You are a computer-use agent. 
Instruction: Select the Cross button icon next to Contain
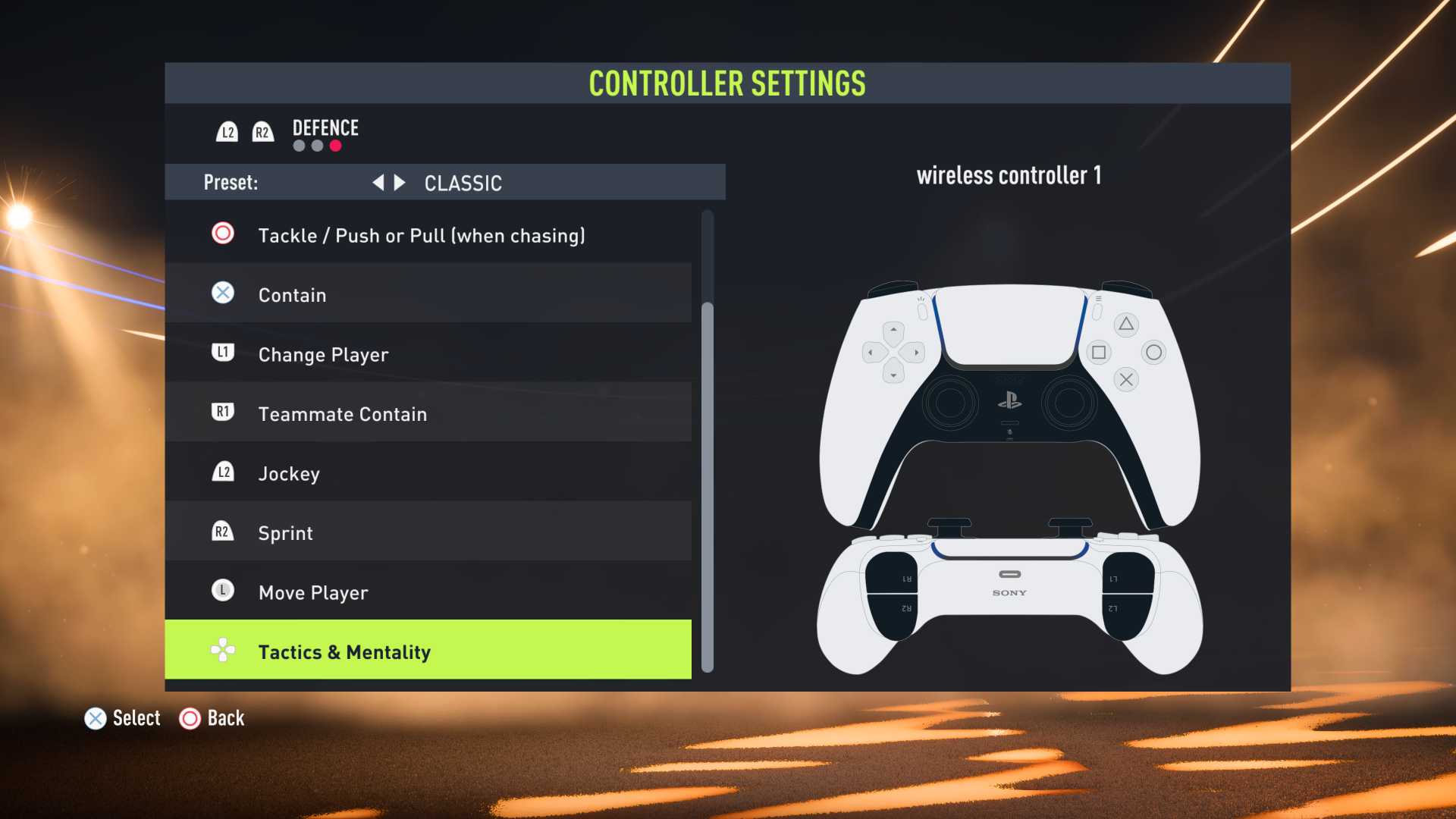222,293
